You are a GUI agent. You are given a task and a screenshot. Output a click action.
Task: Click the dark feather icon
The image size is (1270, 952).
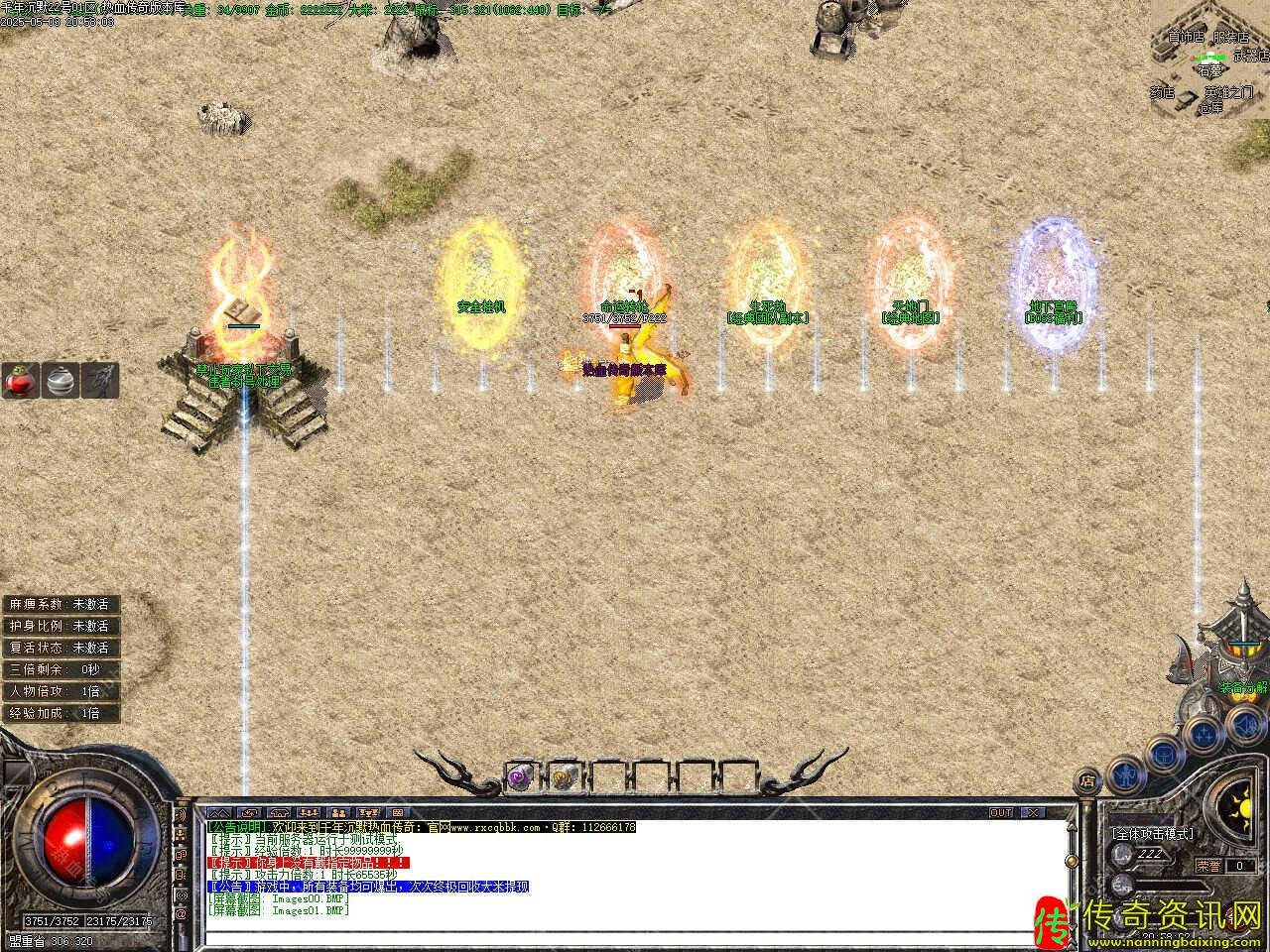[100, 381]
